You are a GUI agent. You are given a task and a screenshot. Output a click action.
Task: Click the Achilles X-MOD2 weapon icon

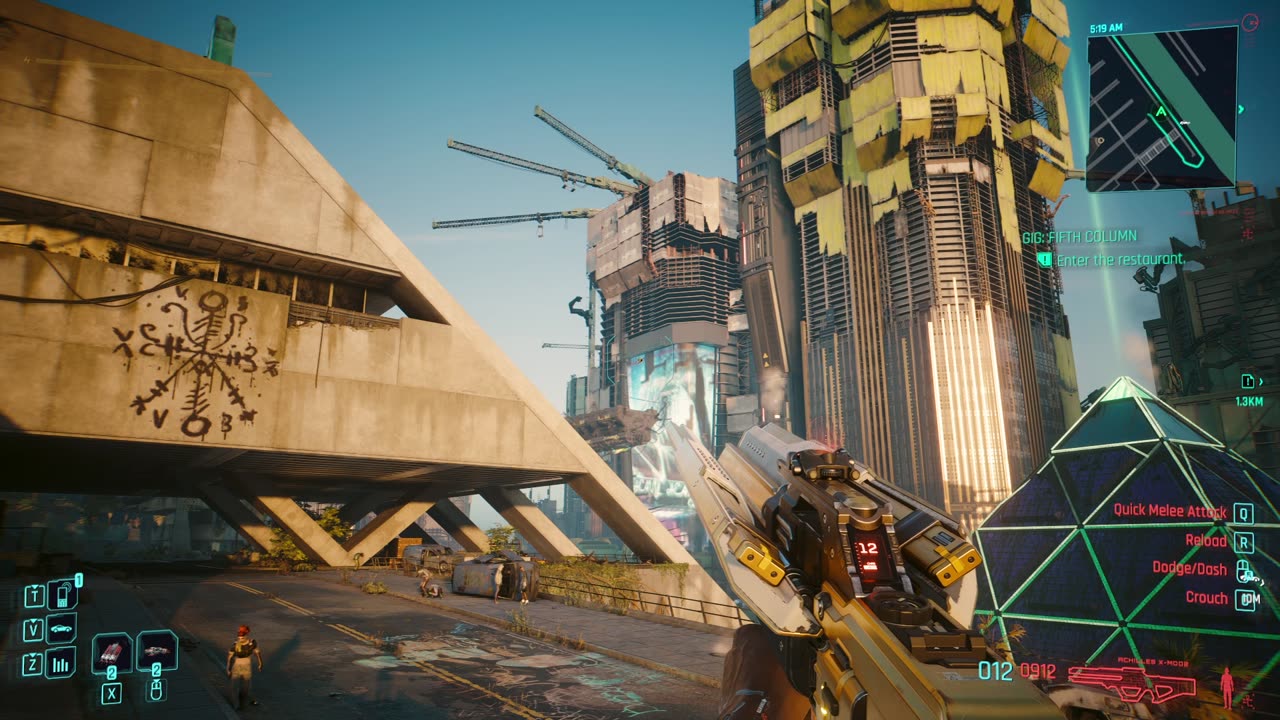[x=1131, y=684]
